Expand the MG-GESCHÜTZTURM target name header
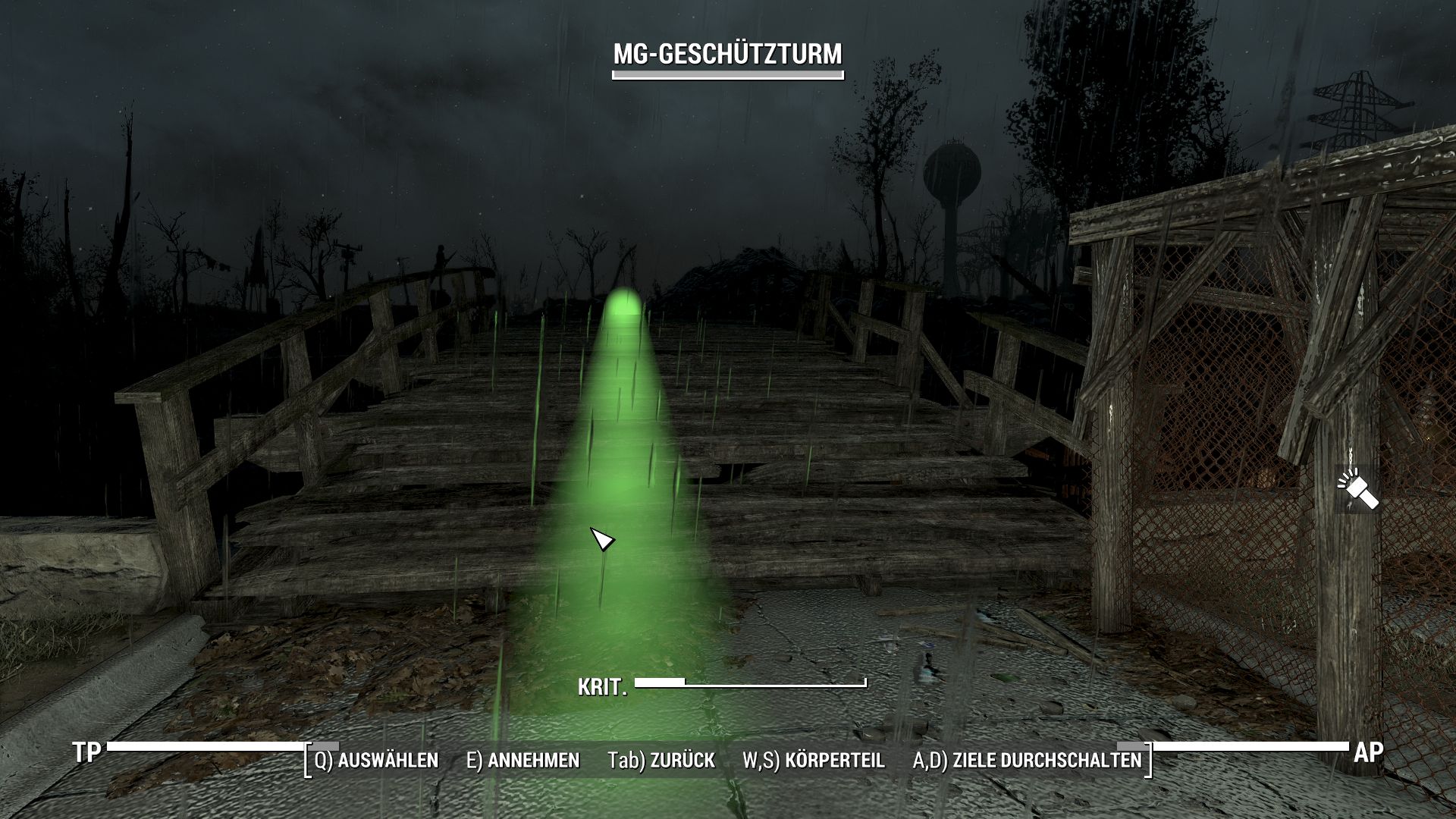 [x=726, y=55]
